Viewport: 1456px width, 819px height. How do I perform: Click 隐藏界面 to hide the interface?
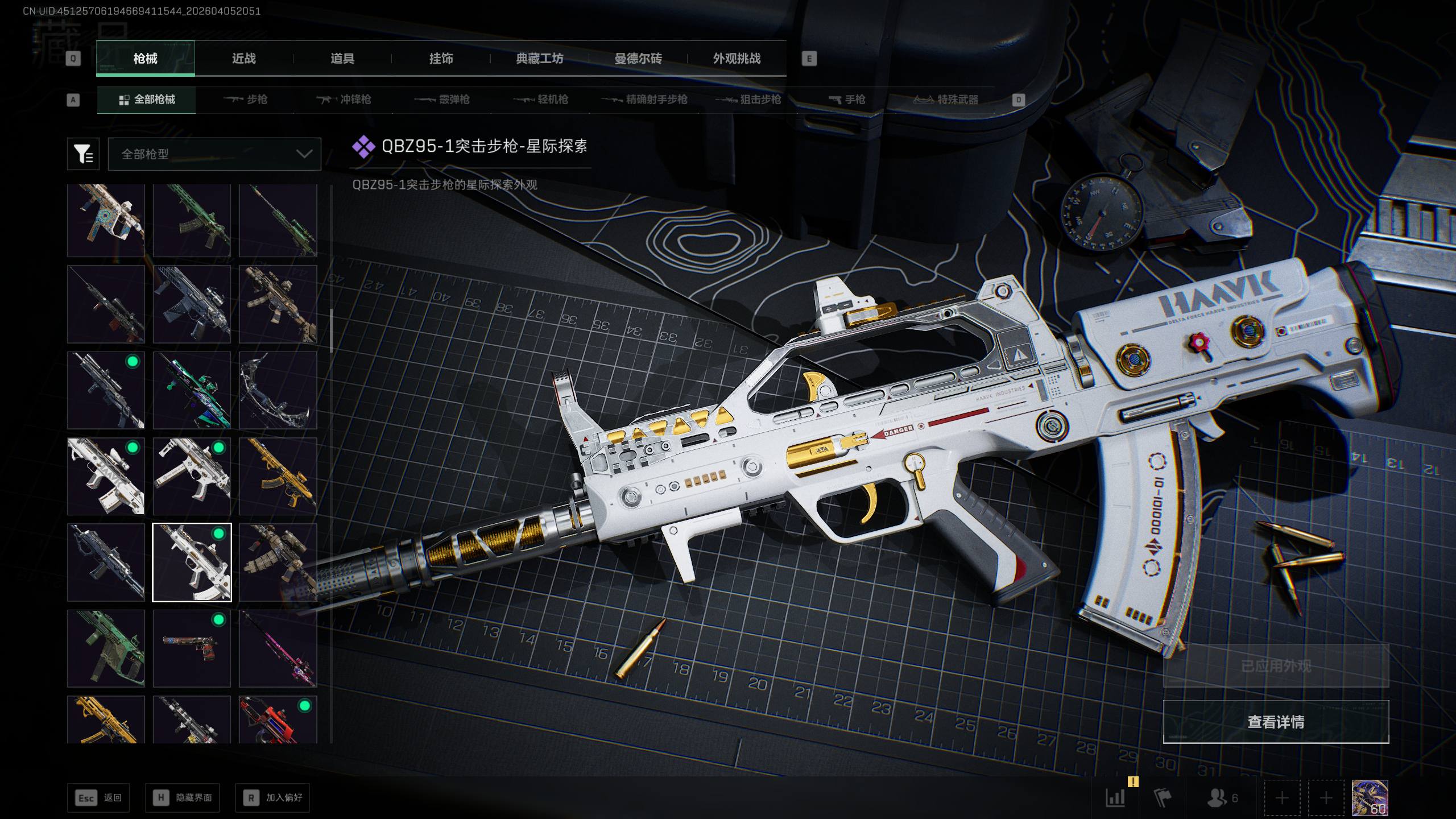pos(183,798)
